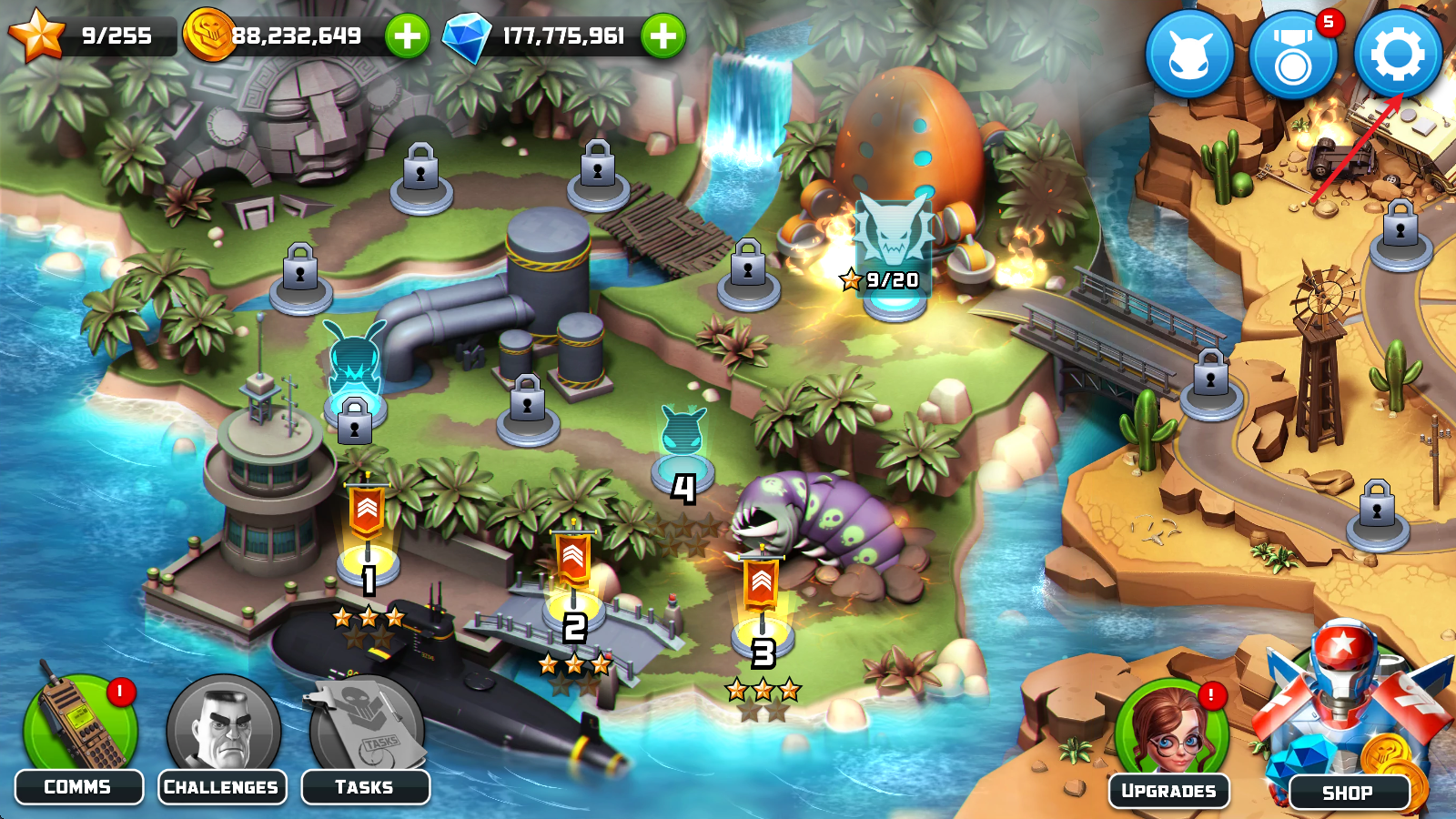
Task: Select level 2 mission marker
Action: 573,601
